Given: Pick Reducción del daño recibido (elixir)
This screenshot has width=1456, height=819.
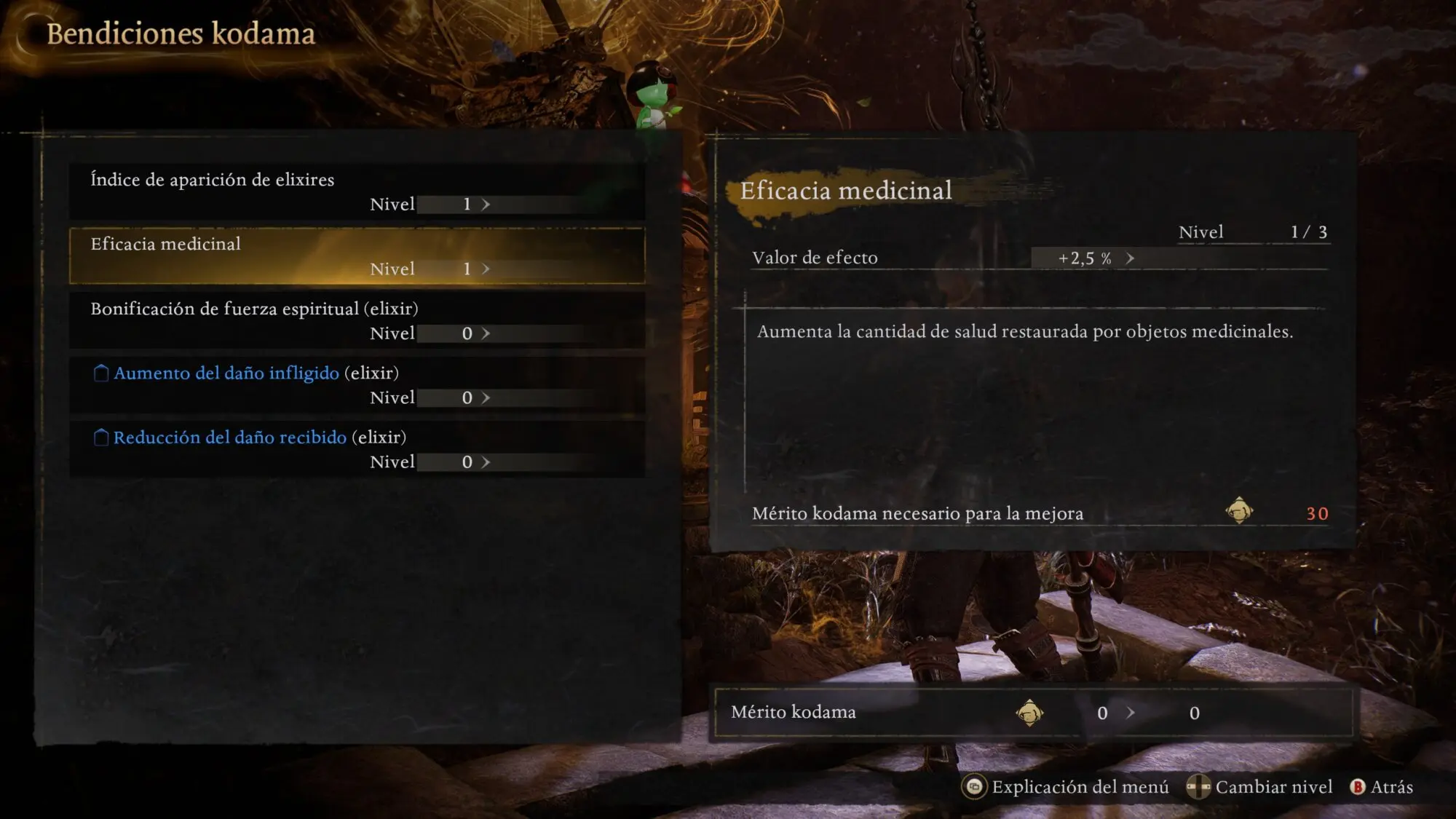Looking at the screenshot, I should tap(357, 449).
